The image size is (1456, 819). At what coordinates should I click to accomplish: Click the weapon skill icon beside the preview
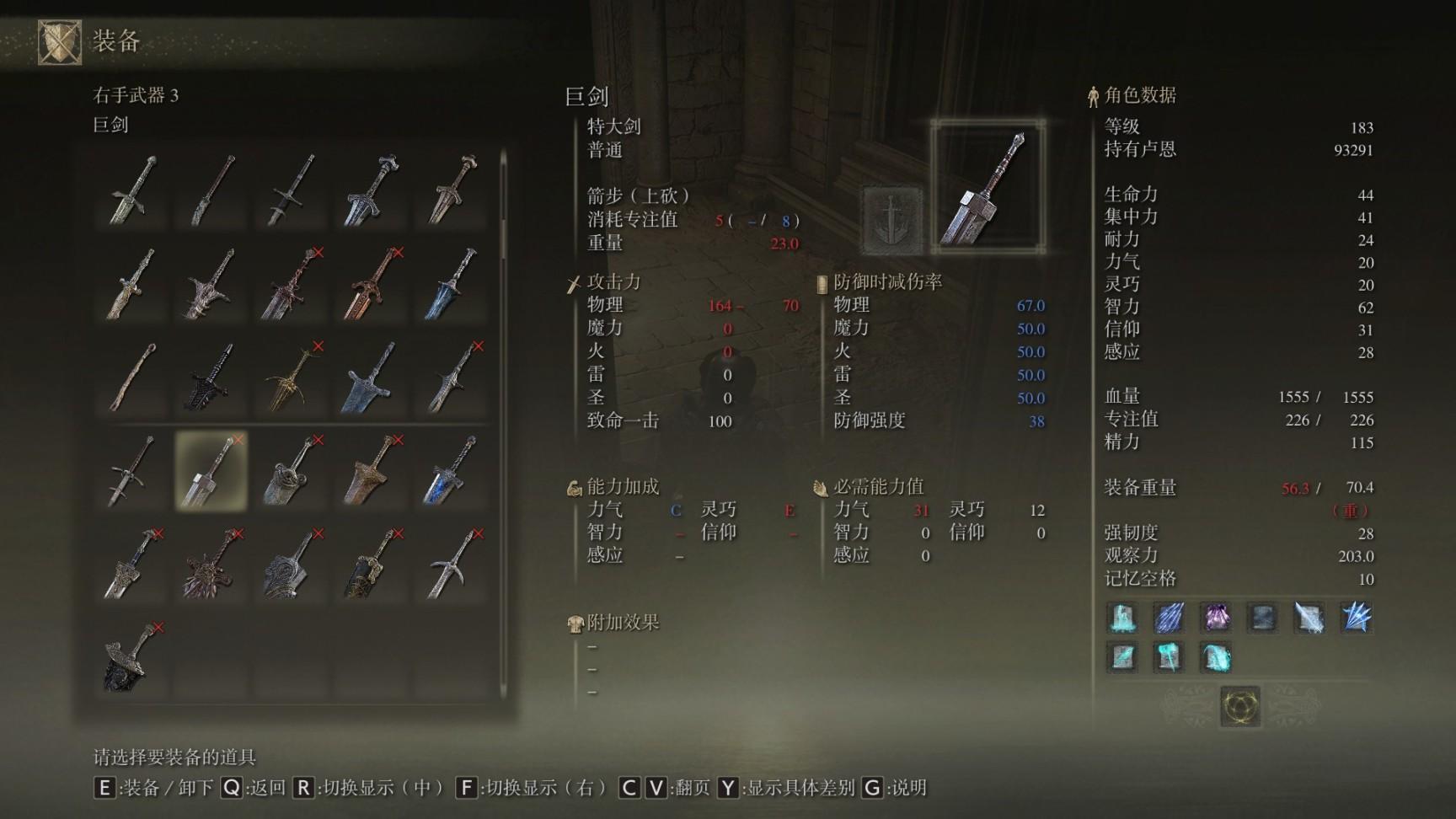[891, 221]
